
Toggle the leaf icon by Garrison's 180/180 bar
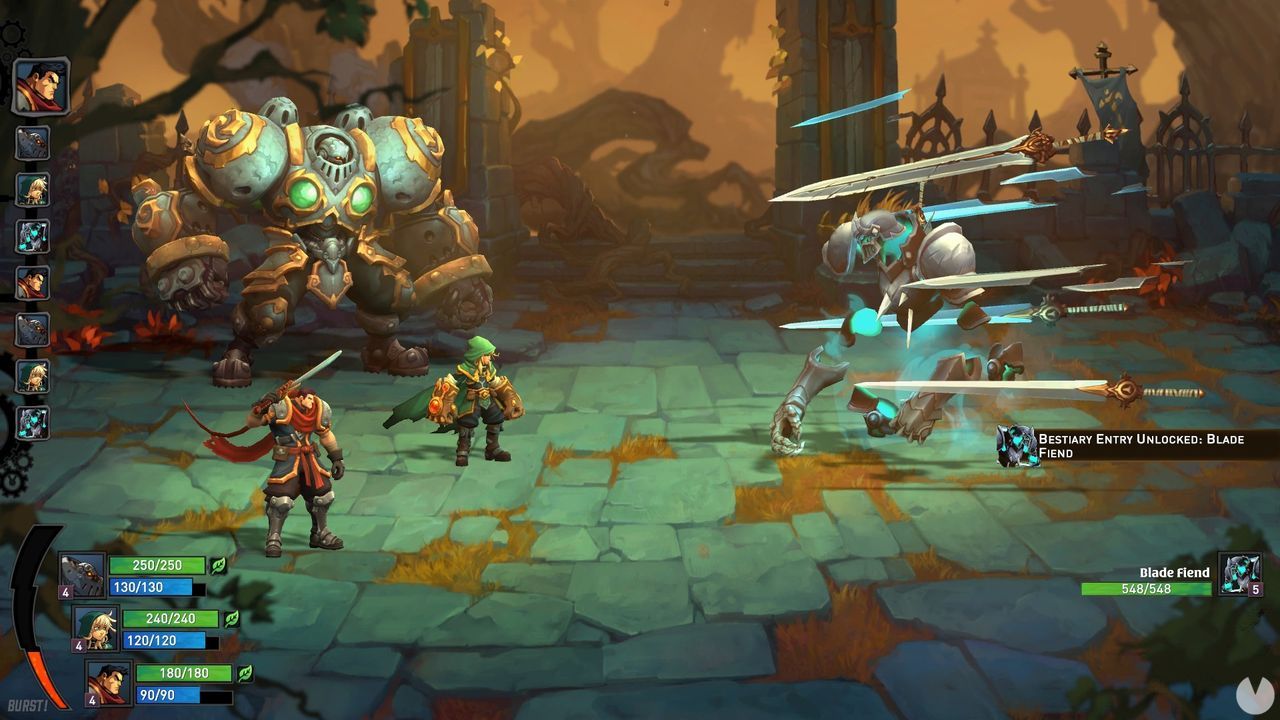tap(245, 673)
